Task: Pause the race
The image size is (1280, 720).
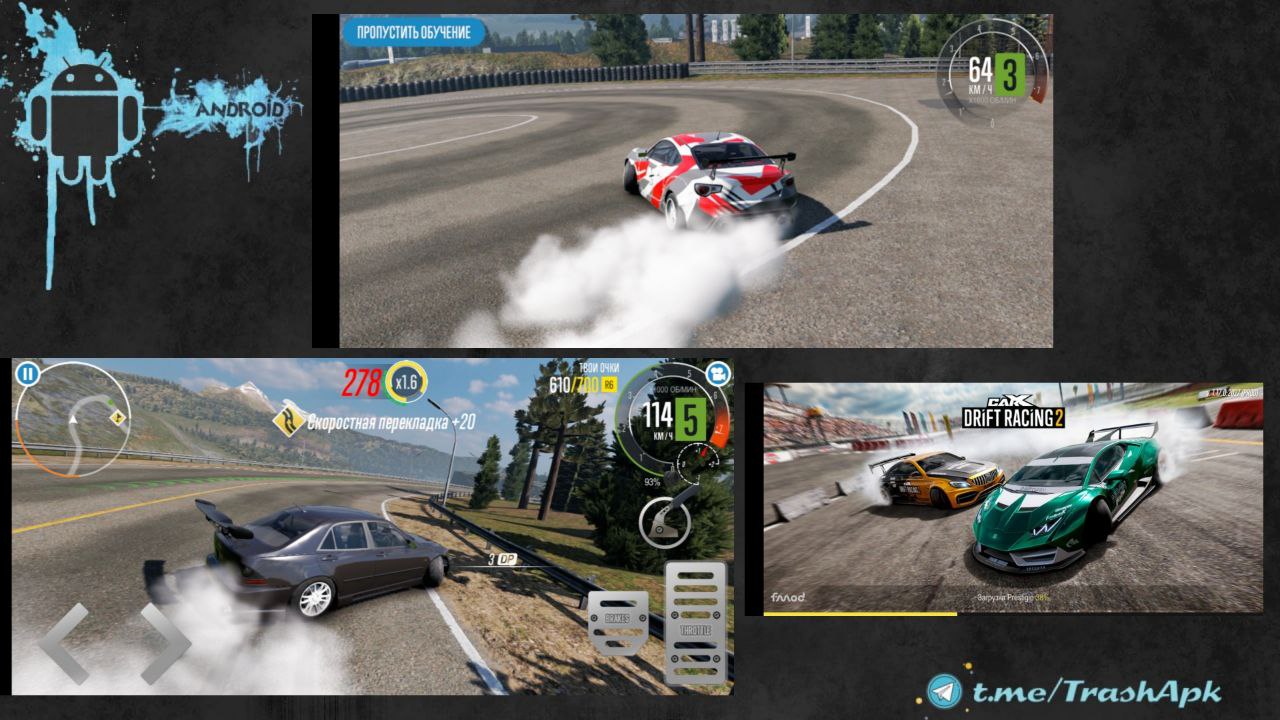Action: pos(27,374)
